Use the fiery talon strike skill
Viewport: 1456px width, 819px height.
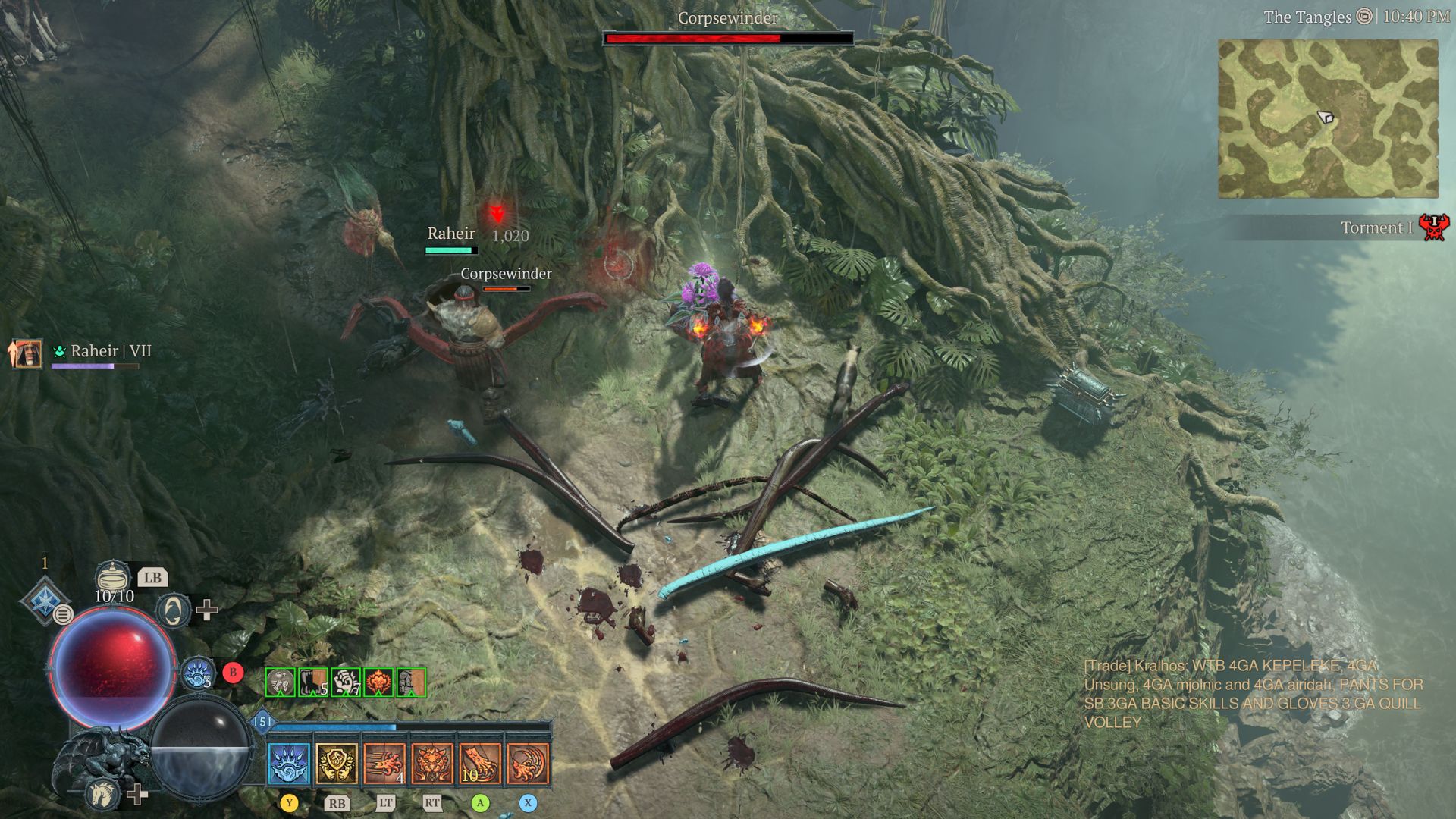(480, 763)
